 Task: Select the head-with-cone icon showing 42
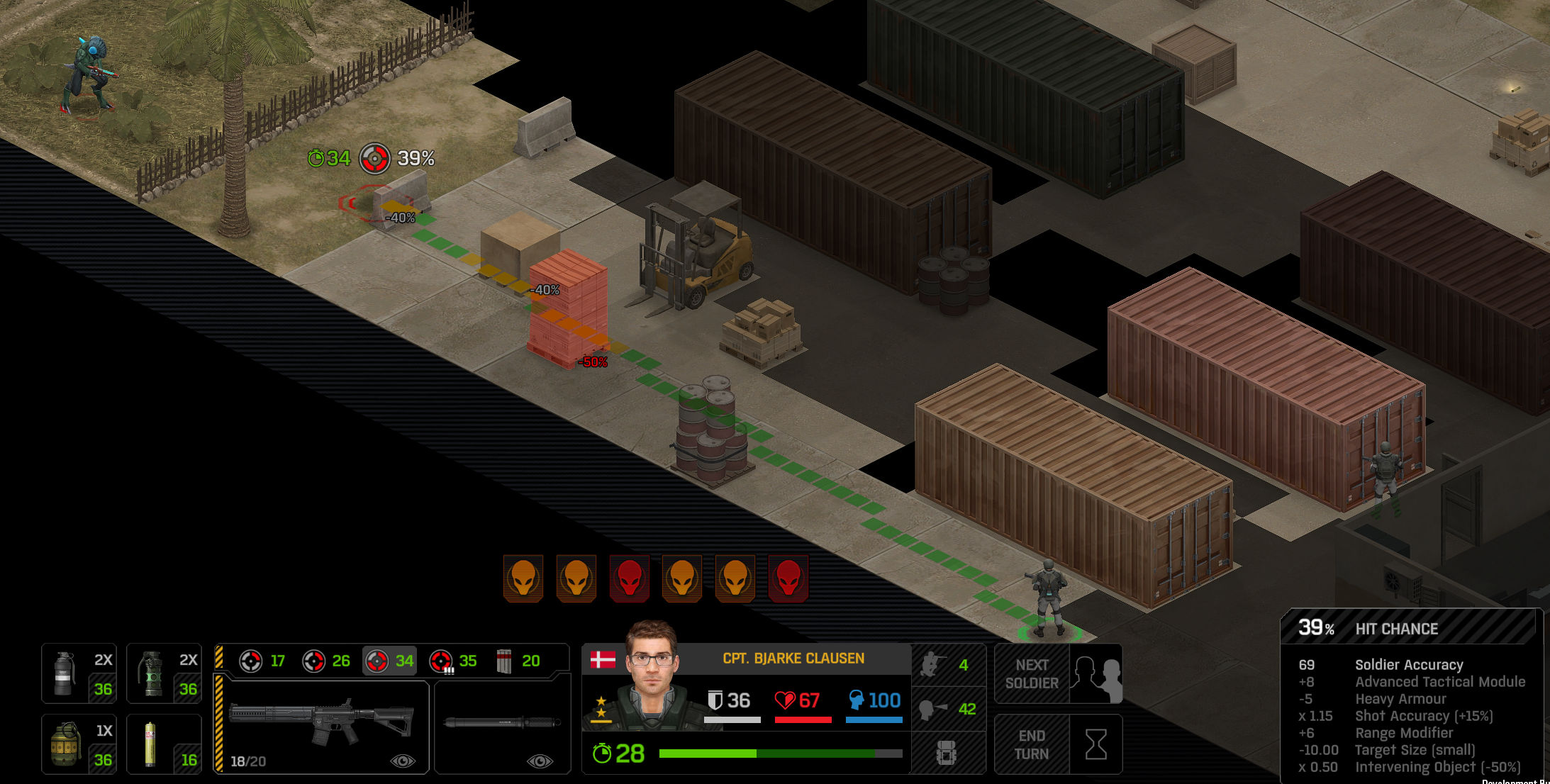[947, 709]
